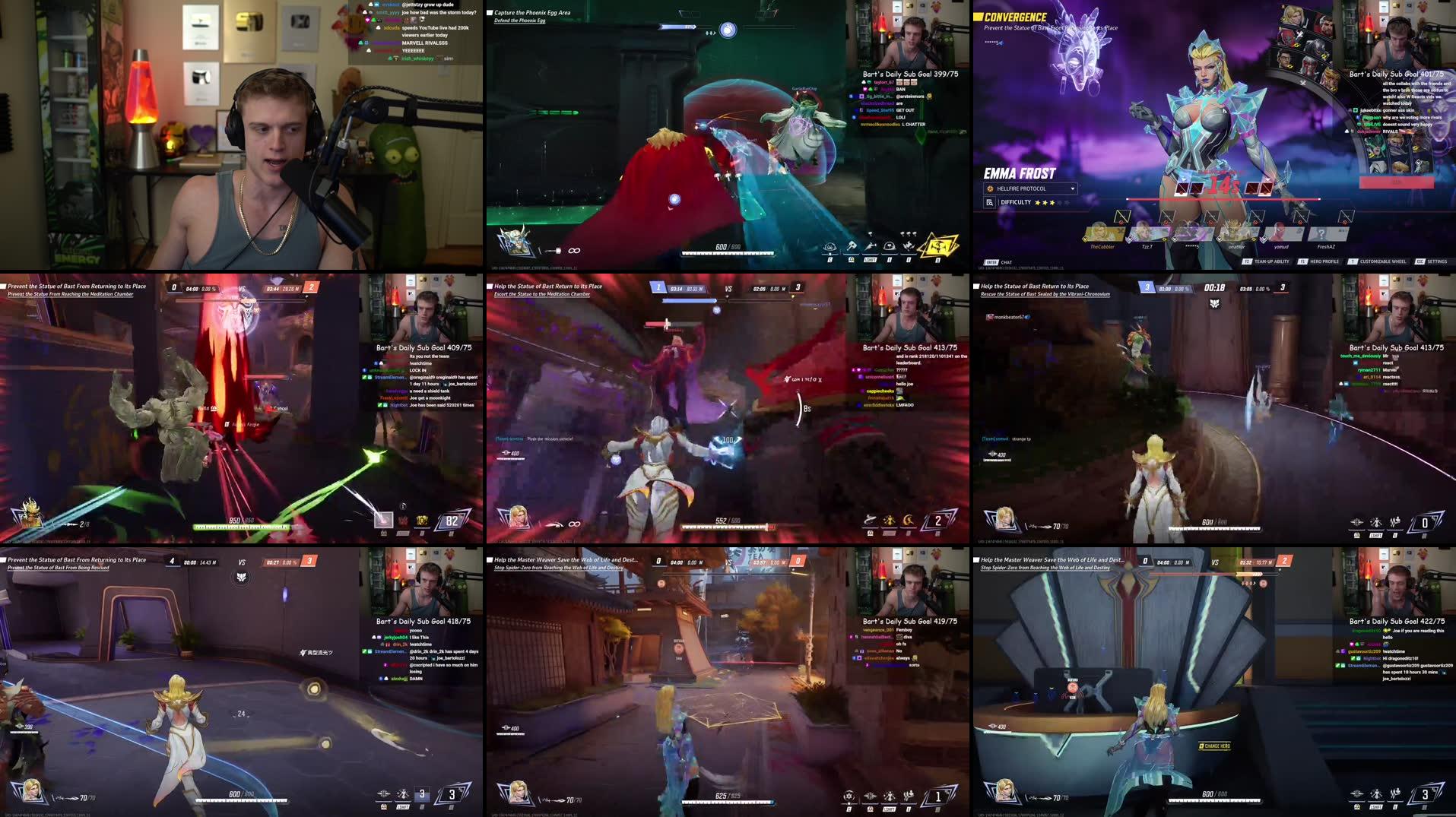Click the infinity ammo icon beside the weapon
This screenshot has height=817, width=1456.
coord(573,250)
